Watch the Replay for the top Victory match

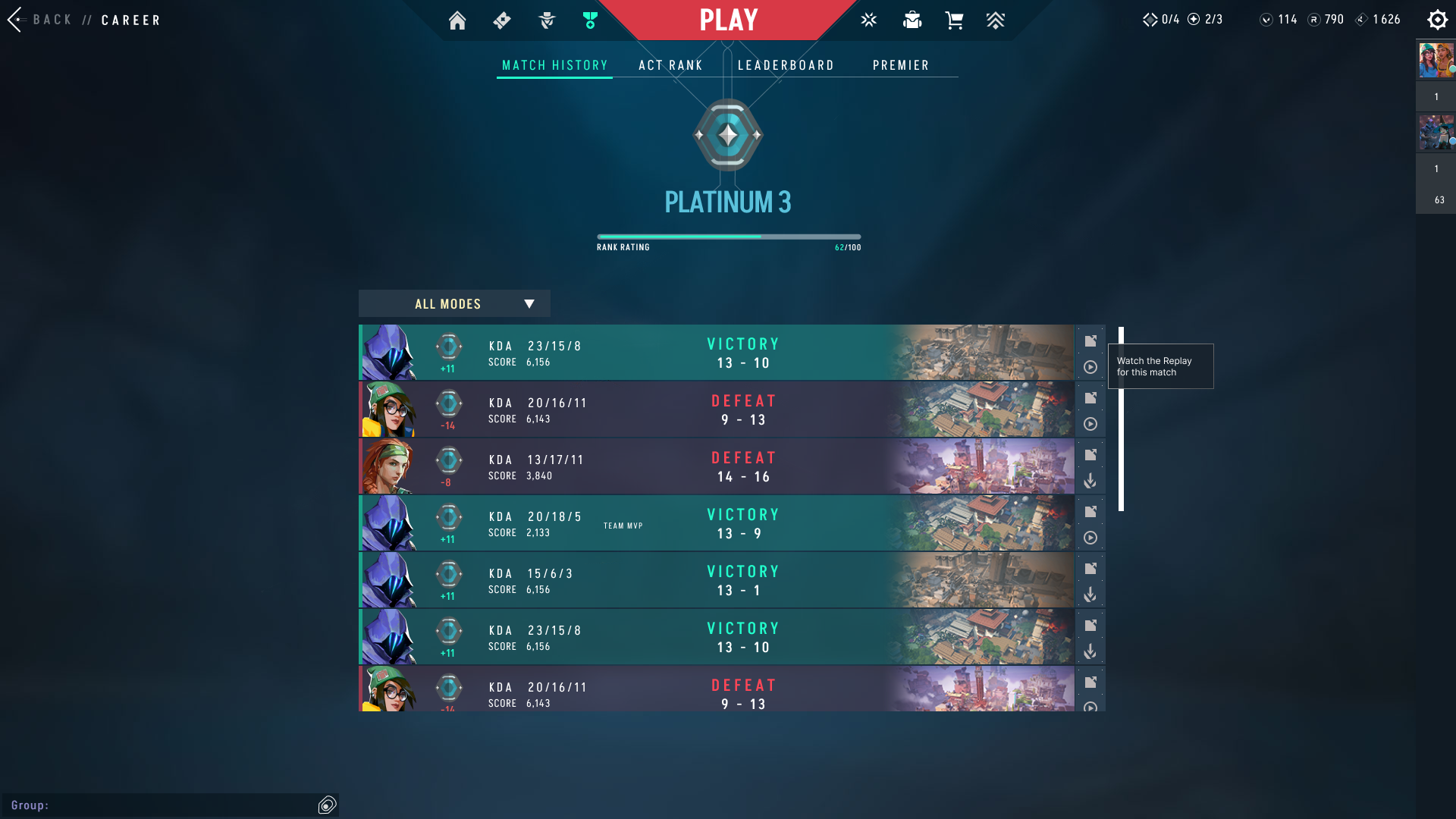pos(1091,367)
